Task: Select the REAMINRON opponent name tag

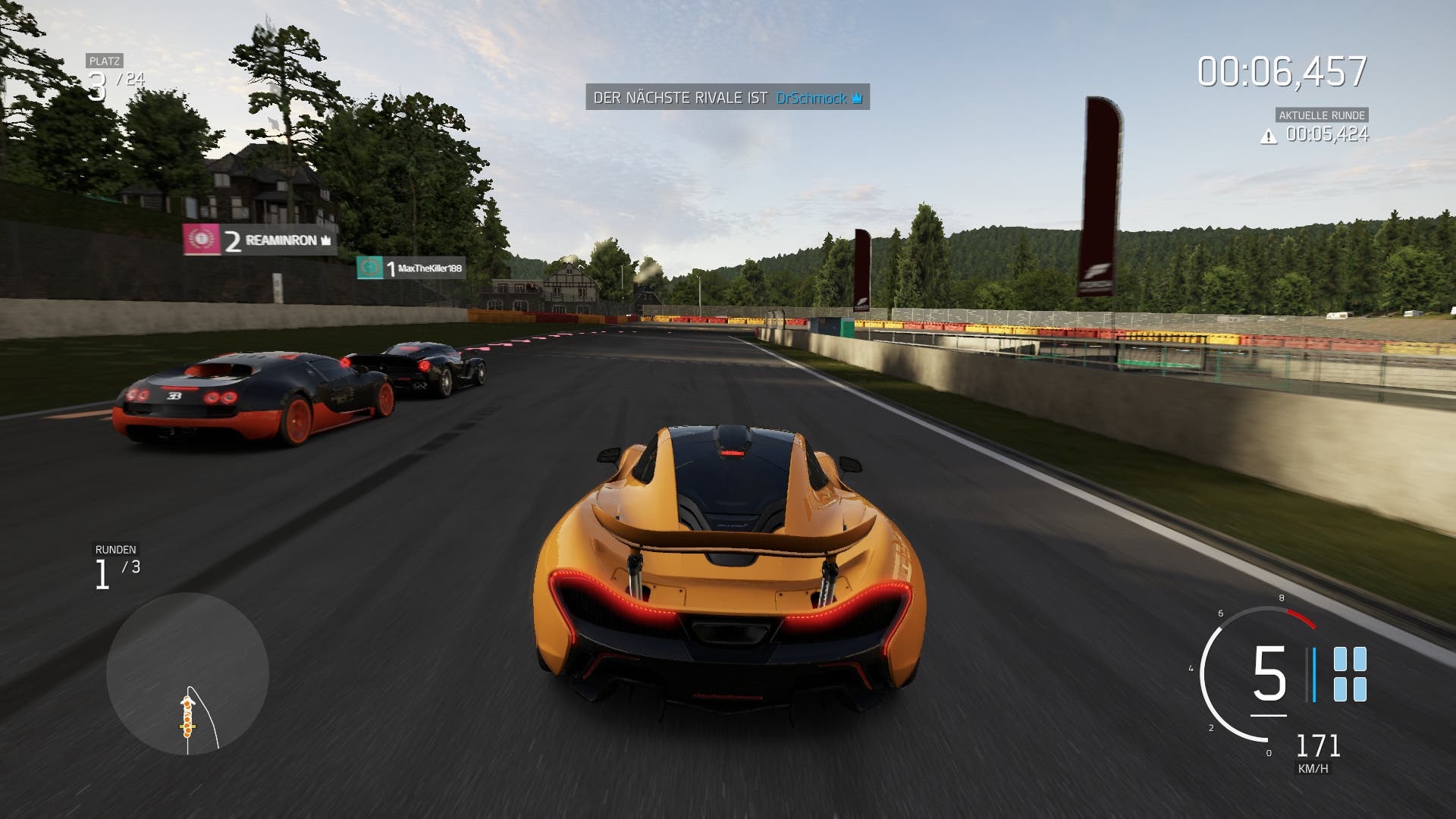Action: 259,240
